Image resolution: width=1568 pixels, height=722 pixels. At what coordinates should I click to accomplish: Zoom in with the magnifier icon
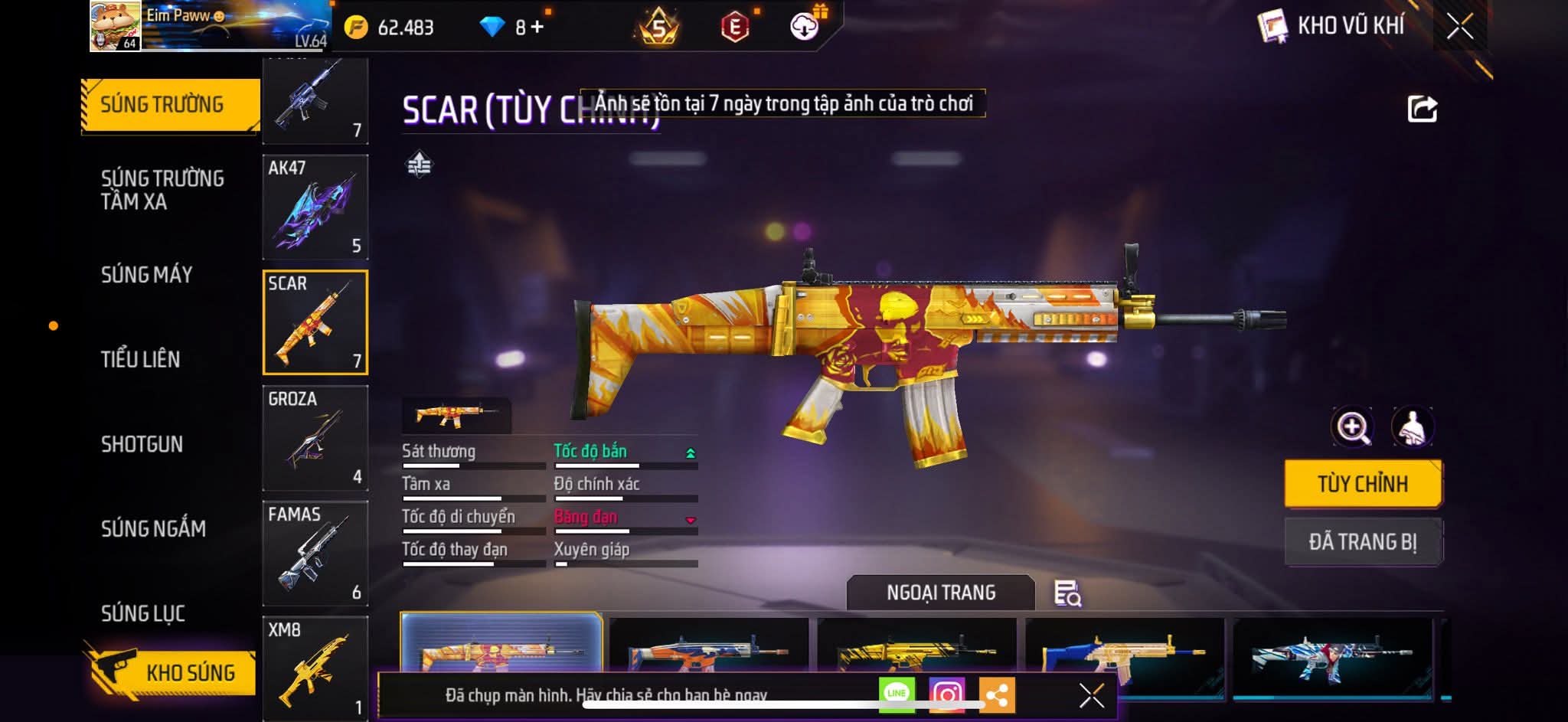tap(1353, 427)
